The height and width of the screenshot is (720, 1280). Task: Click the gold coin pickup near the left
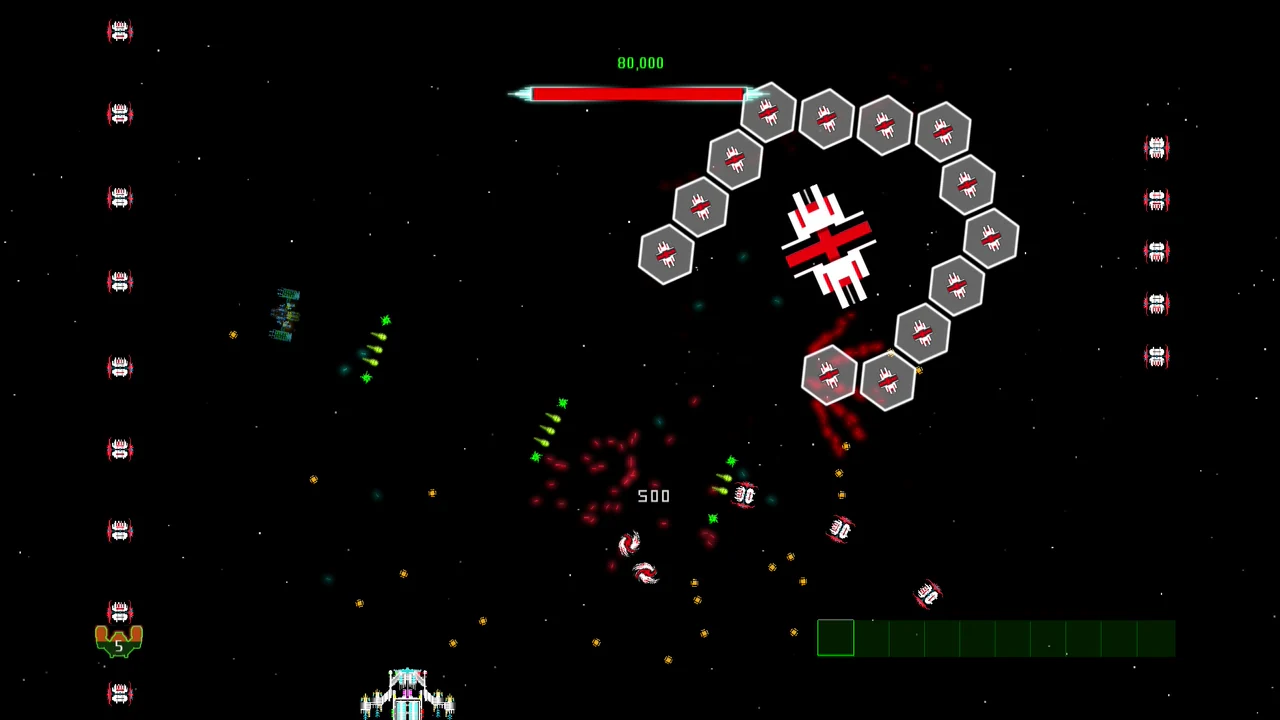tap(233, 335)
